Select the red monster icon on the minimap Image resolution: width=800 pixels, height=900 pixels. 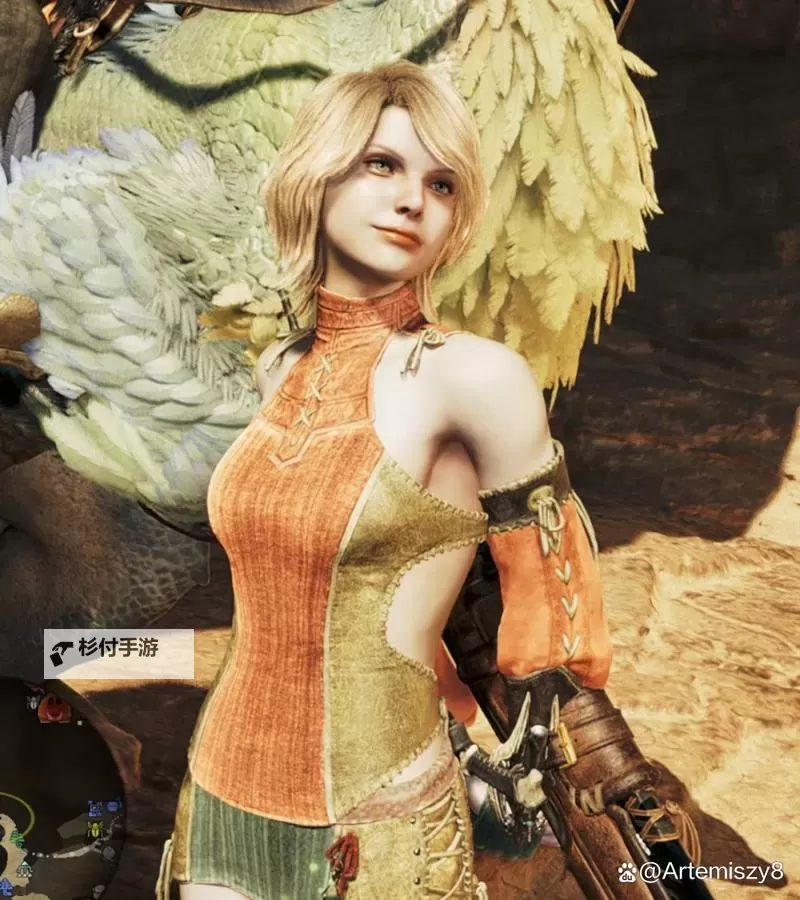pos(55,708)
